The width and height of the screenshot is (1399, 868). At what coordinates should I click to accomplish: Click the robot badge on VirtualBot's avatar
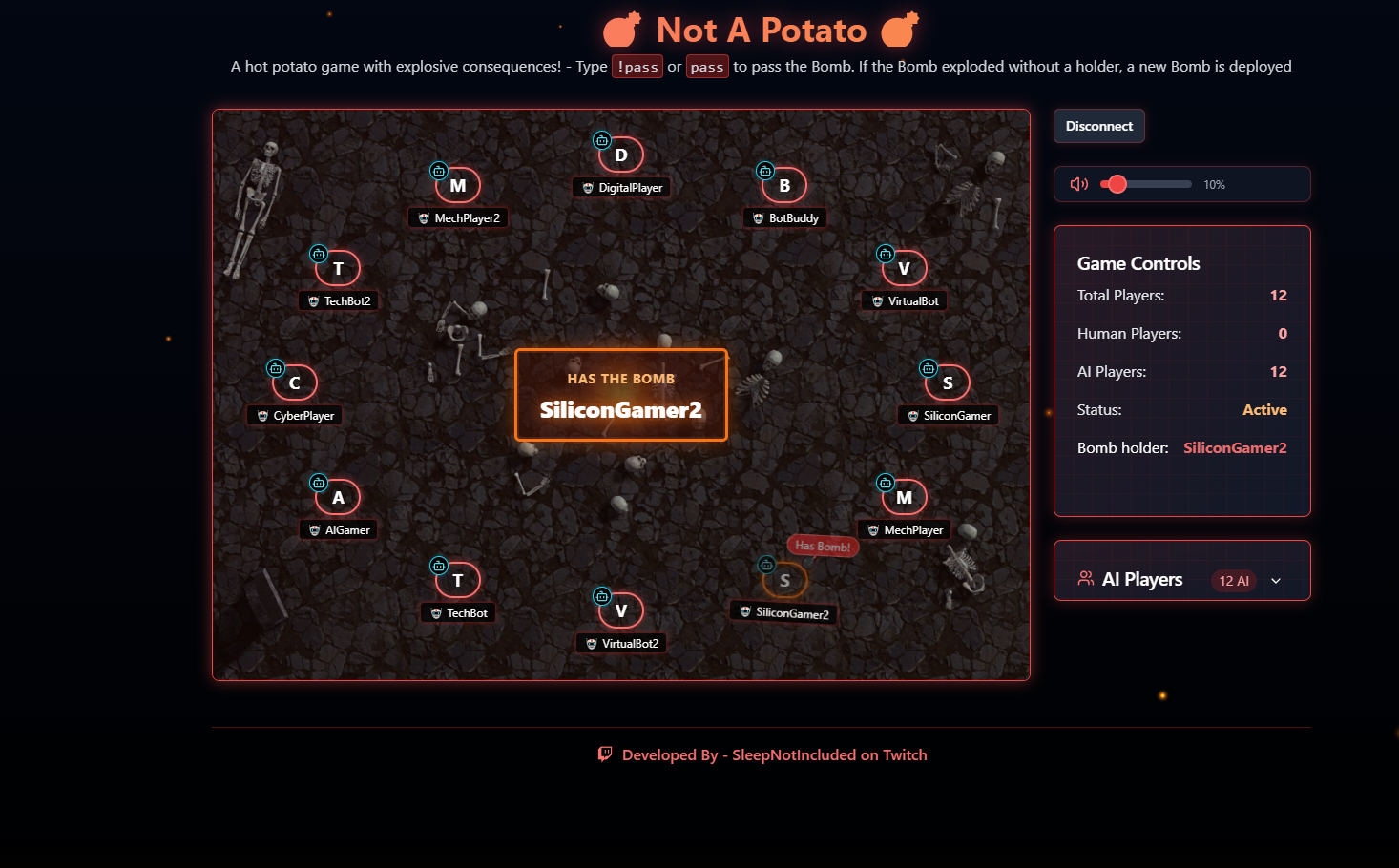(x=884, y=254)
